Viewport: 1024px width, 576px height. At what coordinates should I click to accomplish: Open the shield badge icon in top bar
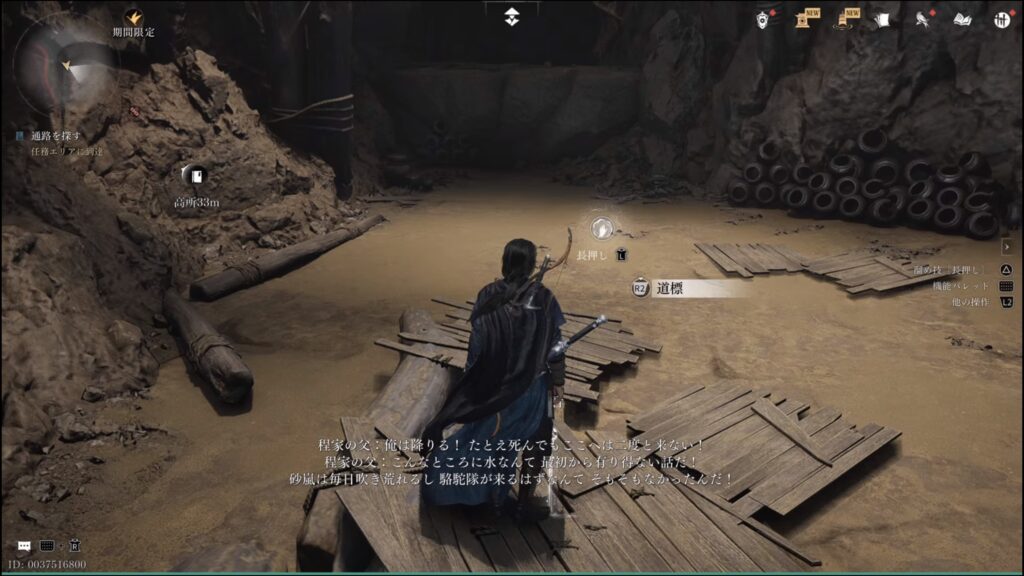coord(763,19)
